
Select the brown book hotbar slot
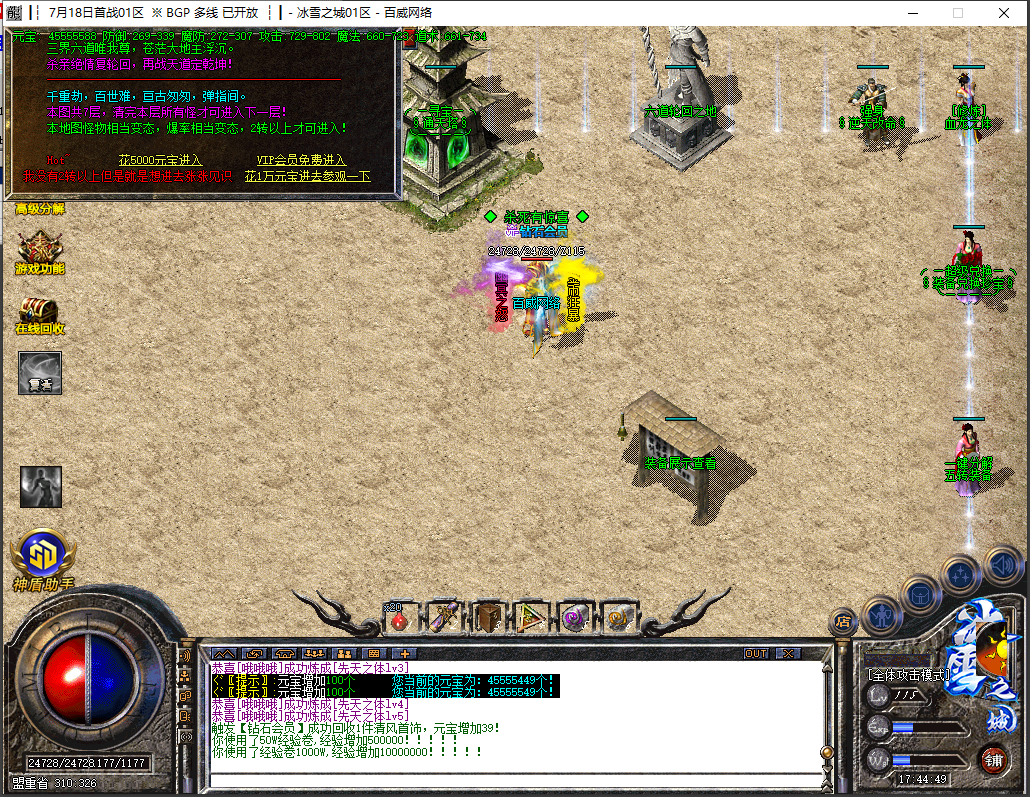pyautogui.click(x=489, y=618)
